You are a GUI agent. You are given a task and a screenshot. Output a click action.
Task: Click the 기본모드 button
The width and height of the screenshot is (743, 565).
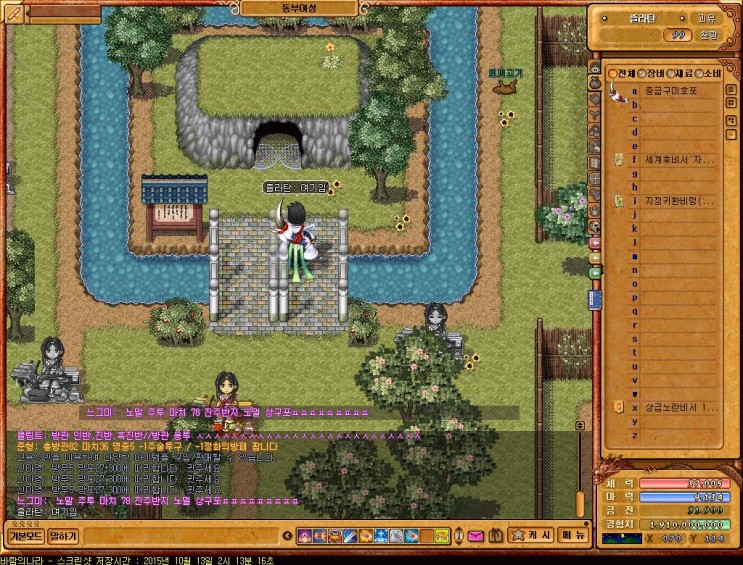coord(23,536)
